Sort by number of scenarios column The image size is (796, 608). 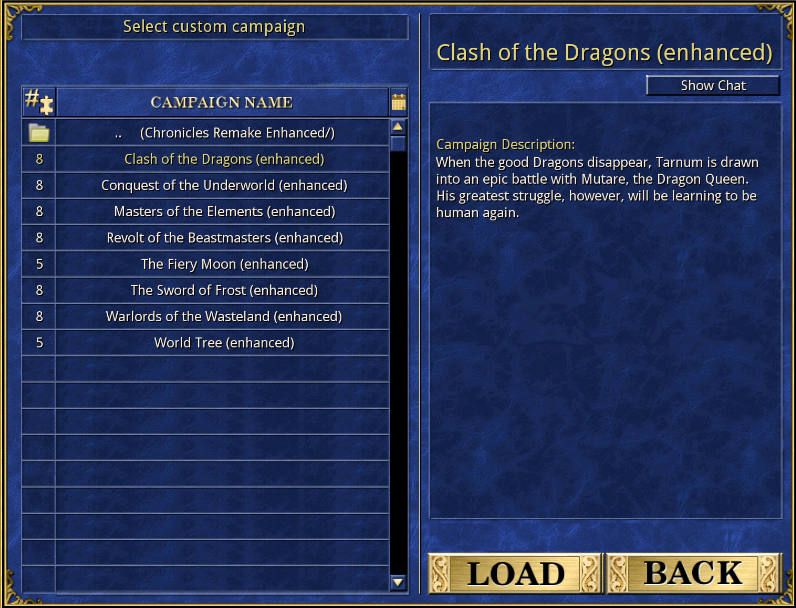coord(39,102)
